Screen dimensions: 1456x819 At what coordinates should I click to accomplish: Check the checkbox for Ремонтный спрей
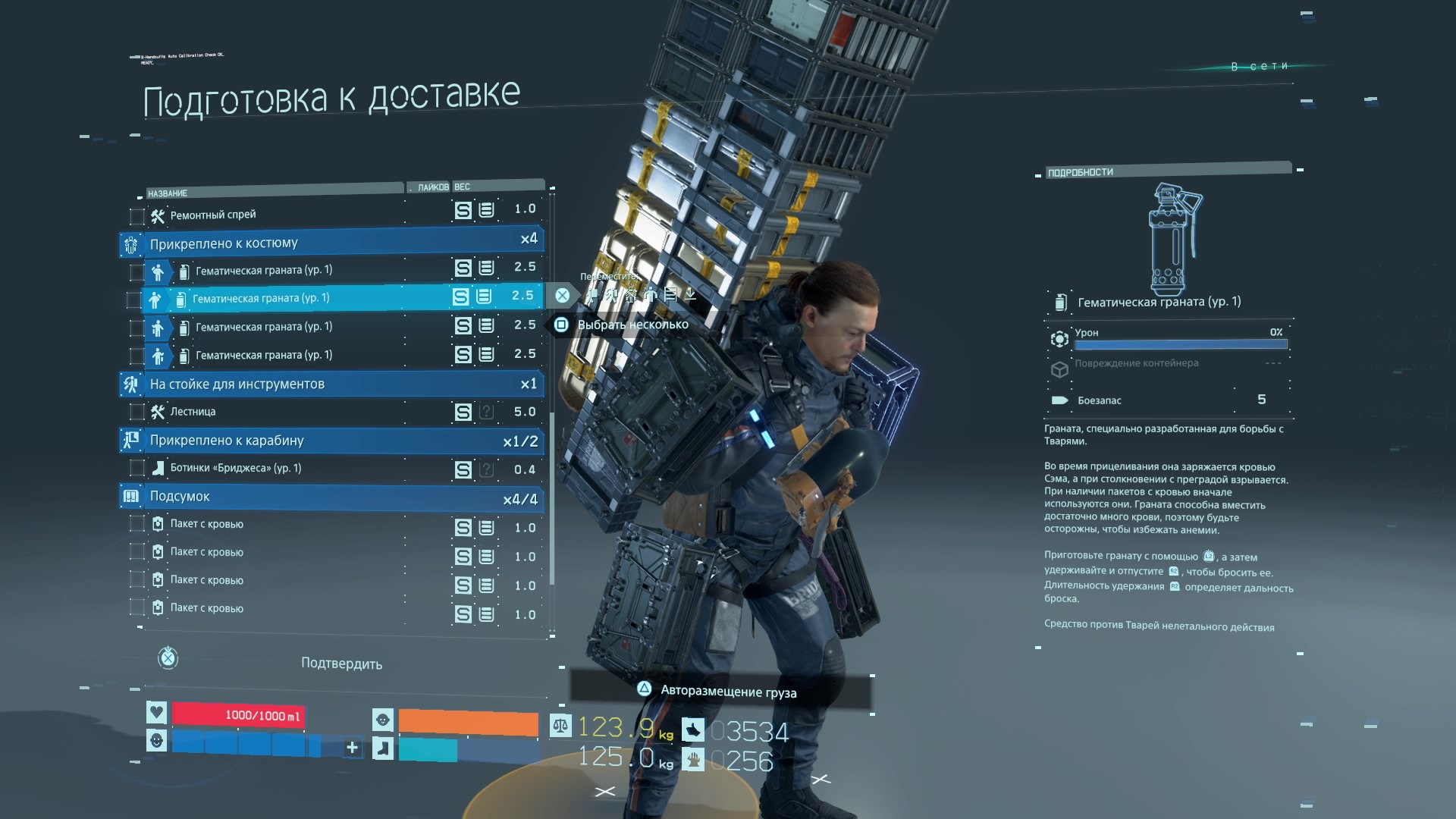136,215
